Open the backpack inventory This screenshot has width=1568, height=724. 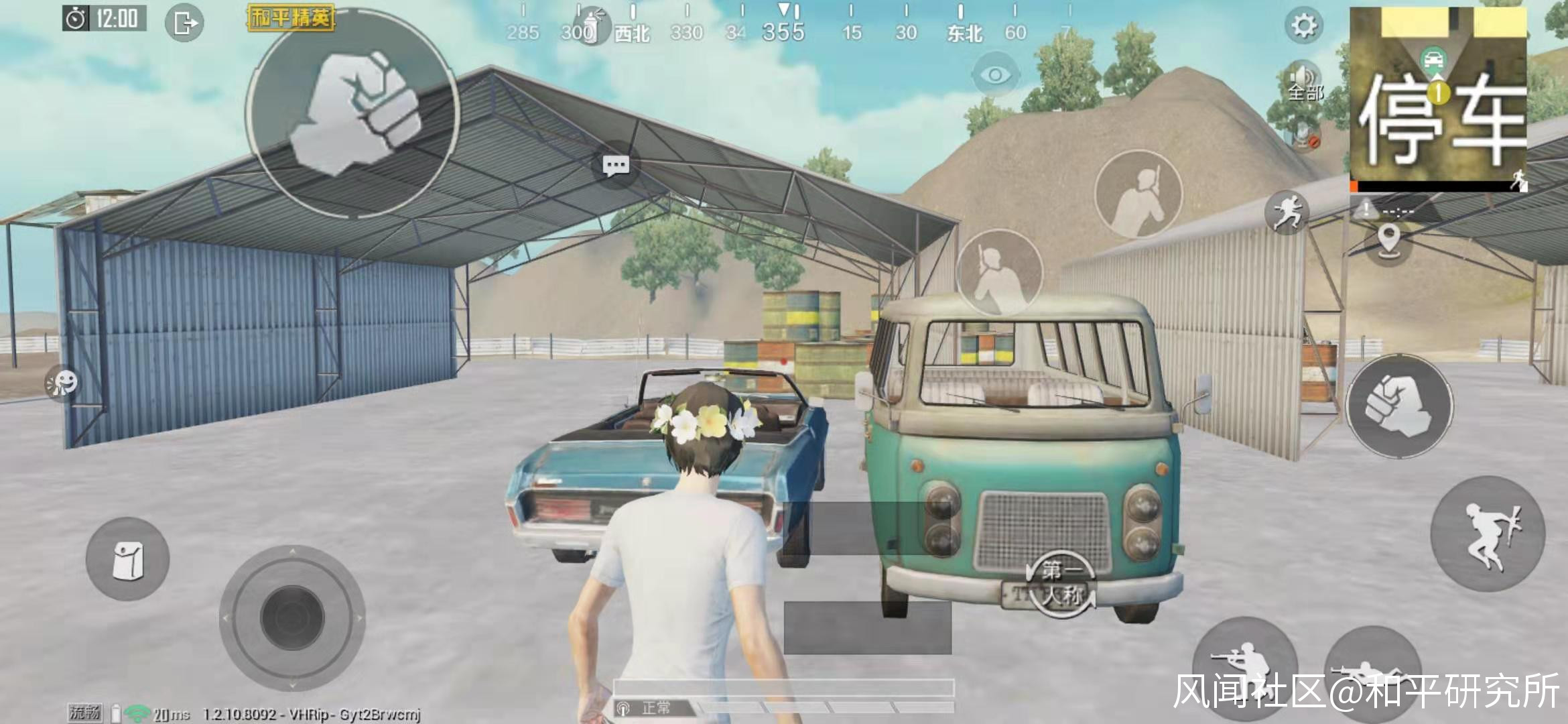pos(127,559)
